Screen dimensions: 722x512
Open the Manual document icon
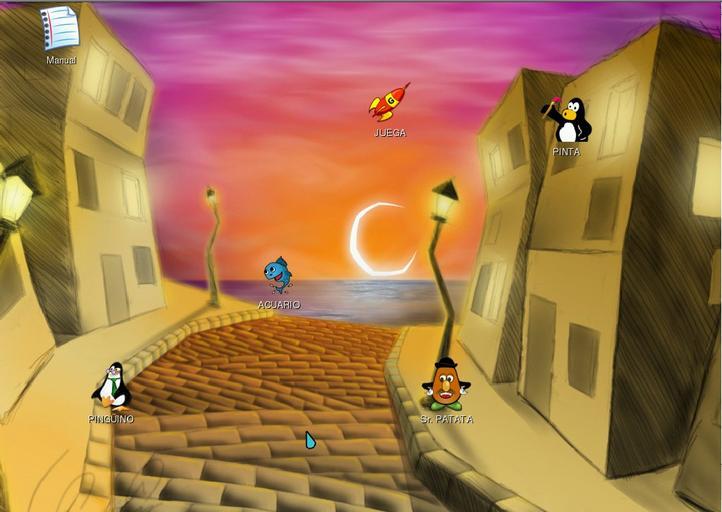pos(61,29)
